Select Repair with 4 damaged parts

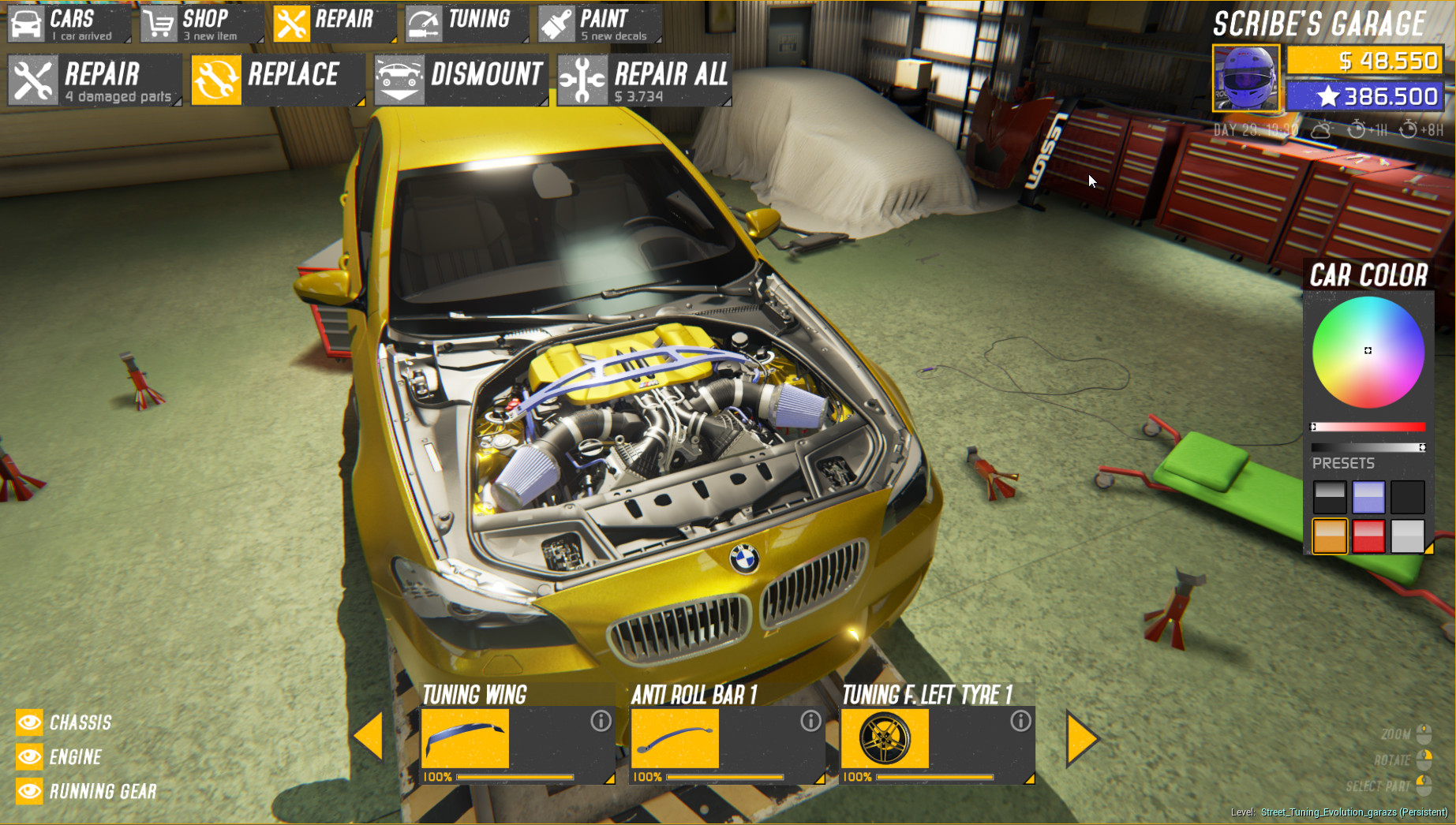[x=95, y=80]
